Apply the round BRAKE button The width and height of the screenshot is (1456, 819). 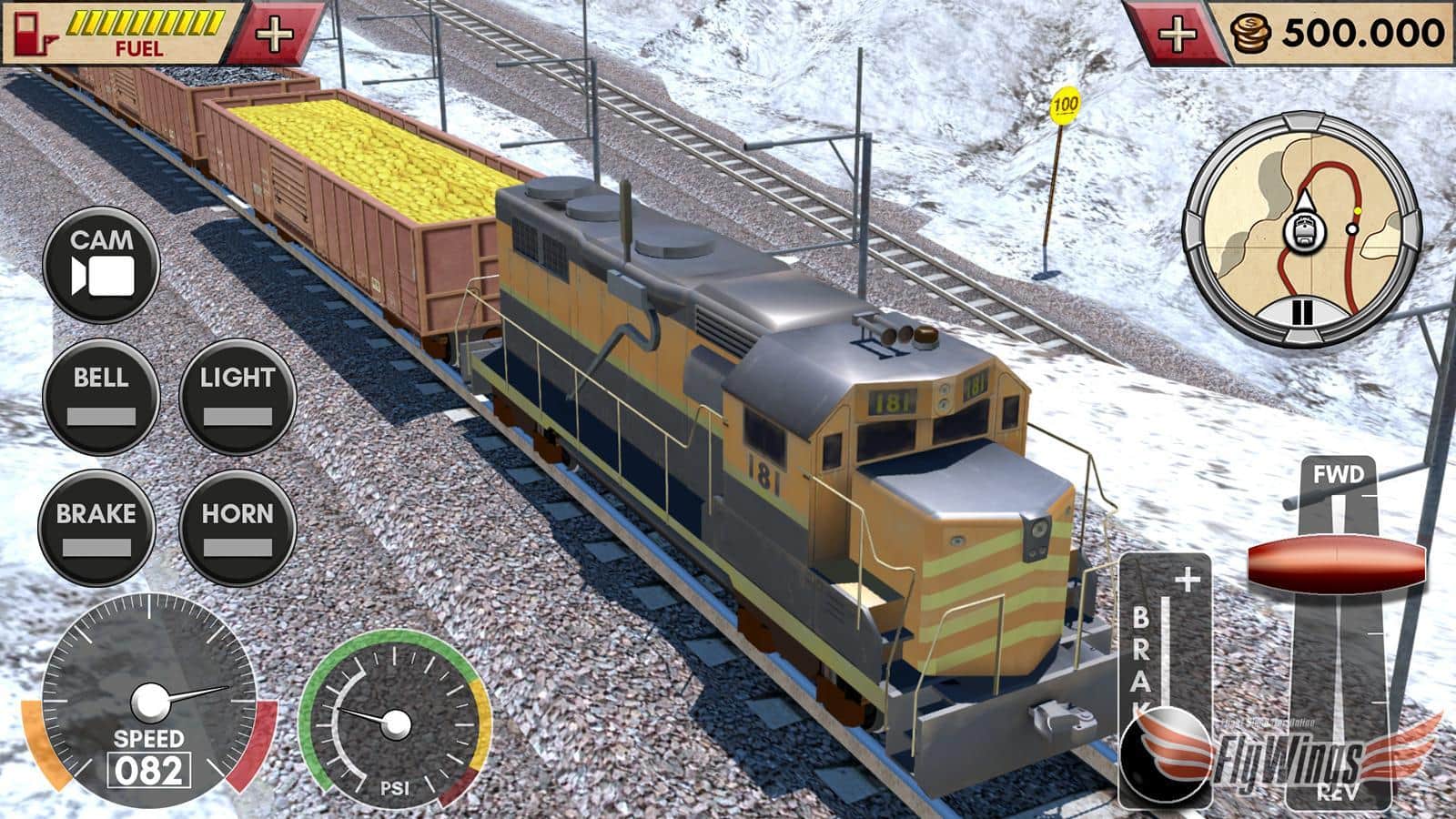96,530
